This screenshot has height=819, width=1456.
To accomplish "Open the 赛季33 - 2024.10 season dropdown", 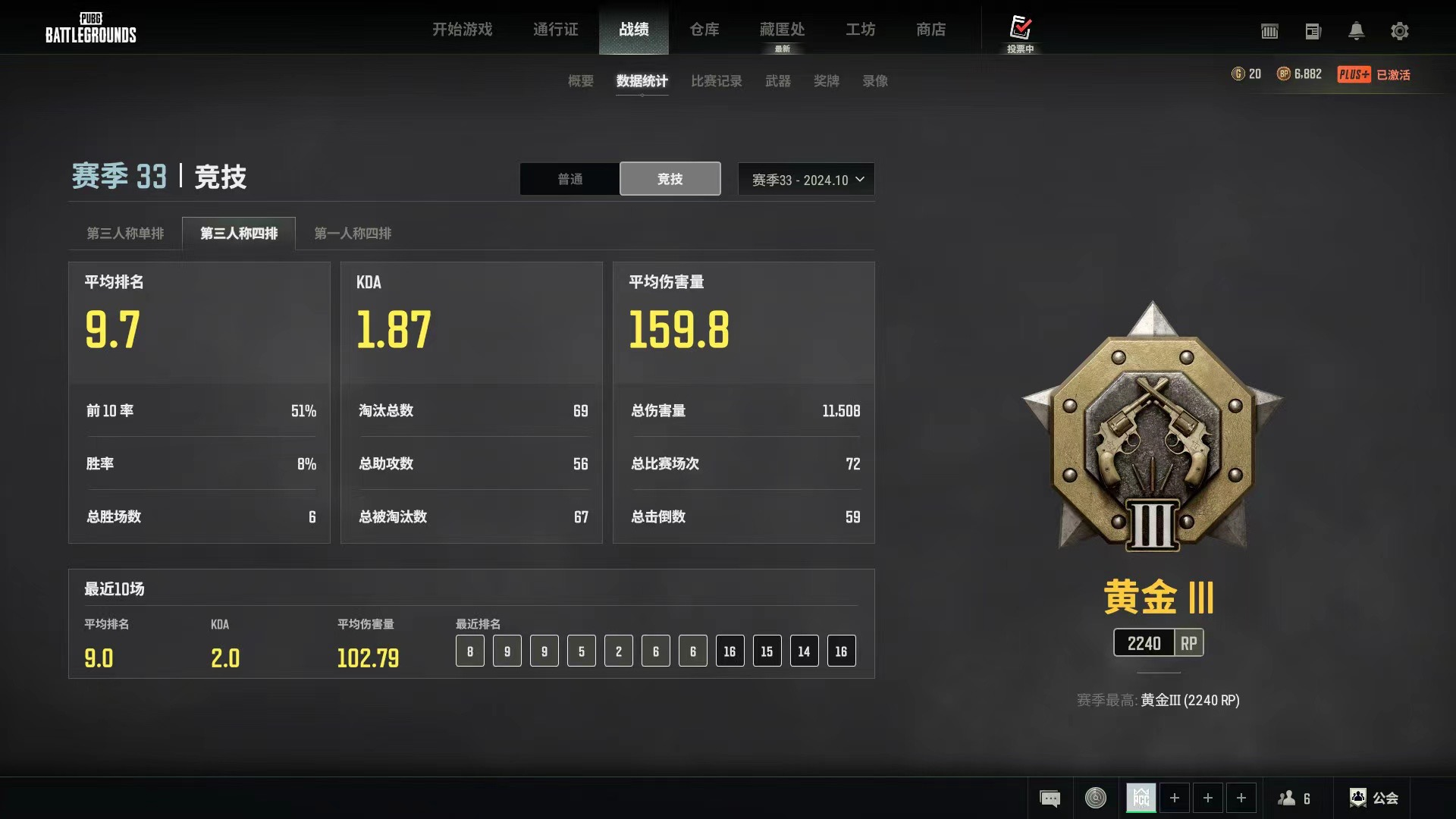I will click(x=805, y=179).
